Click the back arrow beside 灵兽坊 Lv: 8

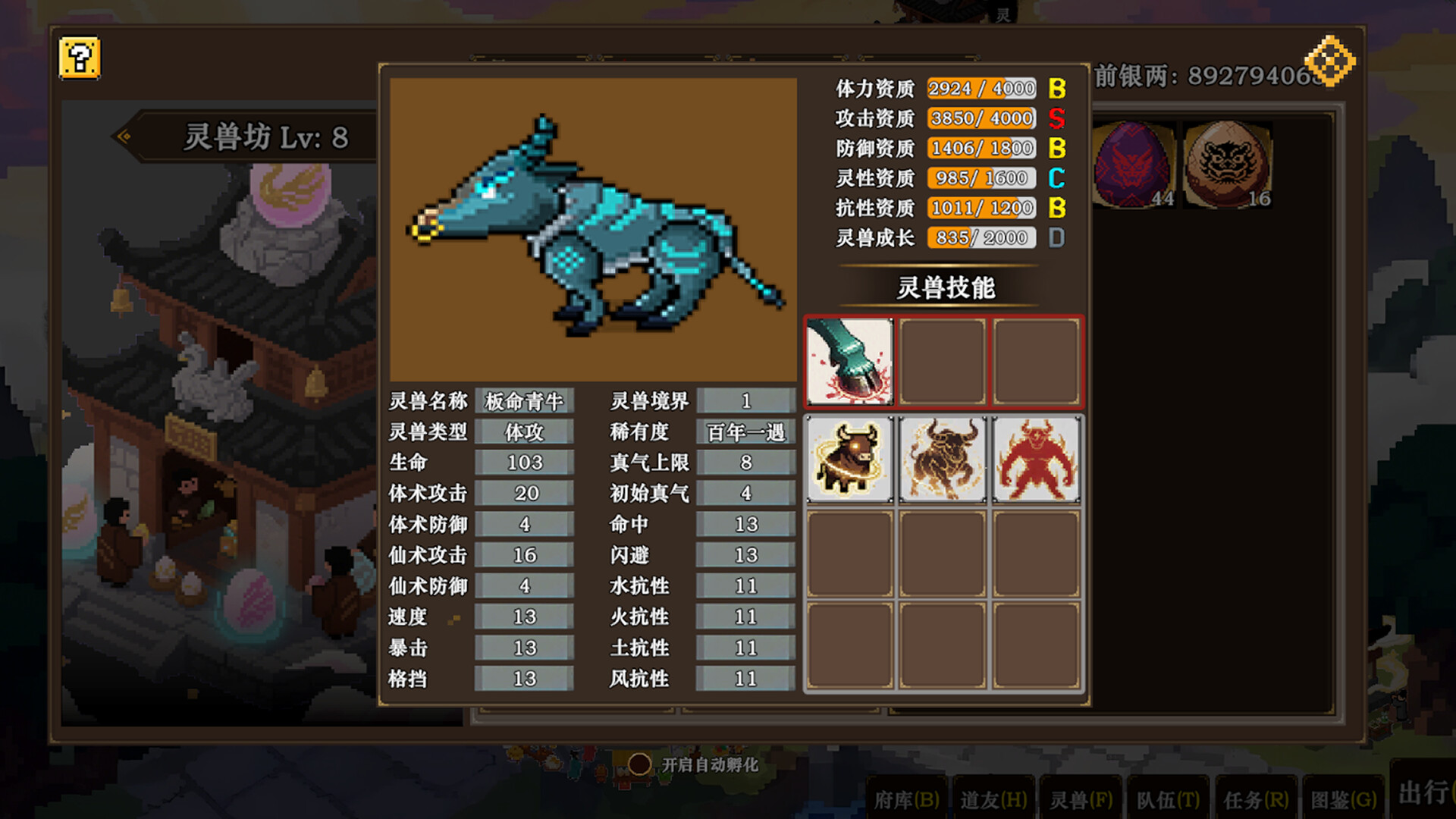[124, 136]
